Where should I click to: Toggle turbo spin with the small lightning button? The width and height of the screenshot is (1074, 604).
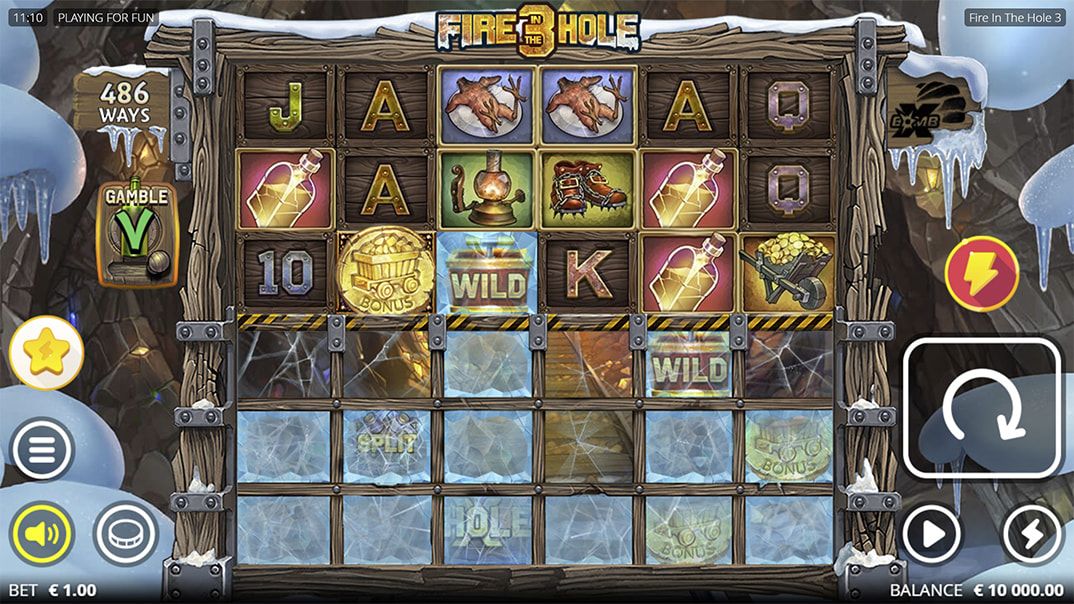1031,534
